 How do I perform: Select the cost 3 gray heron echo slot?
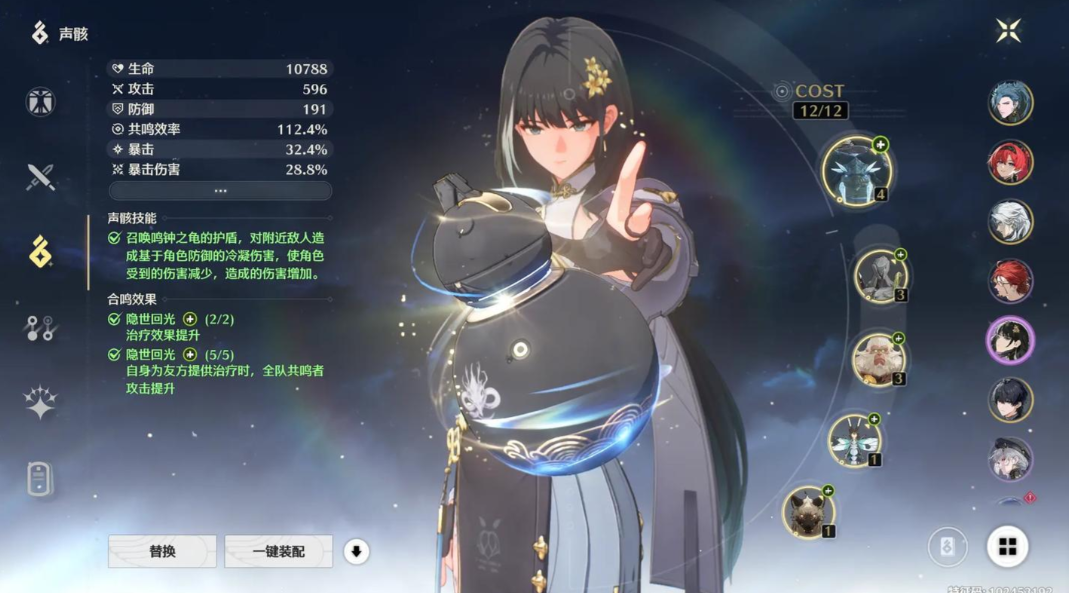pyautogui.click(x=881, y=275)
